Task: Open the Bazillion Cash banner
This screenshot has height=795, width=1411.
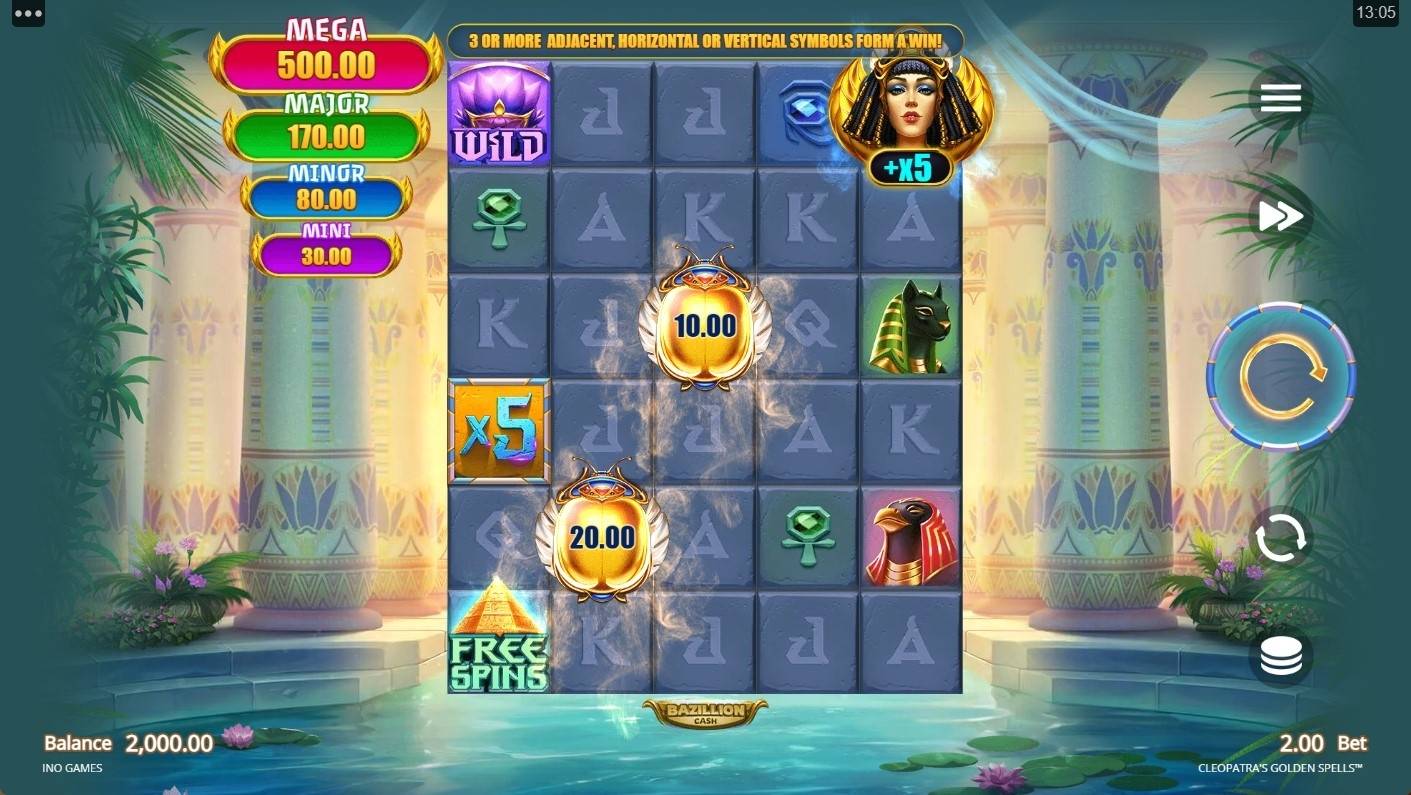Action: click(705, 711)
